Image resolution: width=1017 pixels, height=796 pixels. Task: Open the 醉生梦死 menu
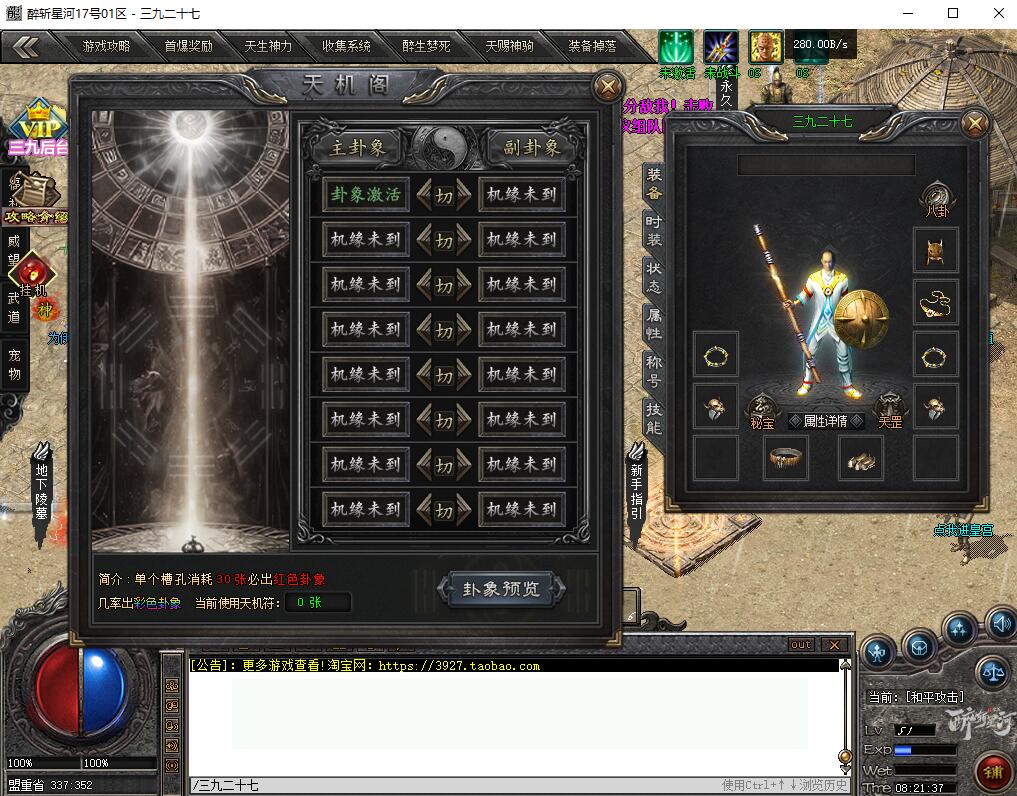pos(427,46)
